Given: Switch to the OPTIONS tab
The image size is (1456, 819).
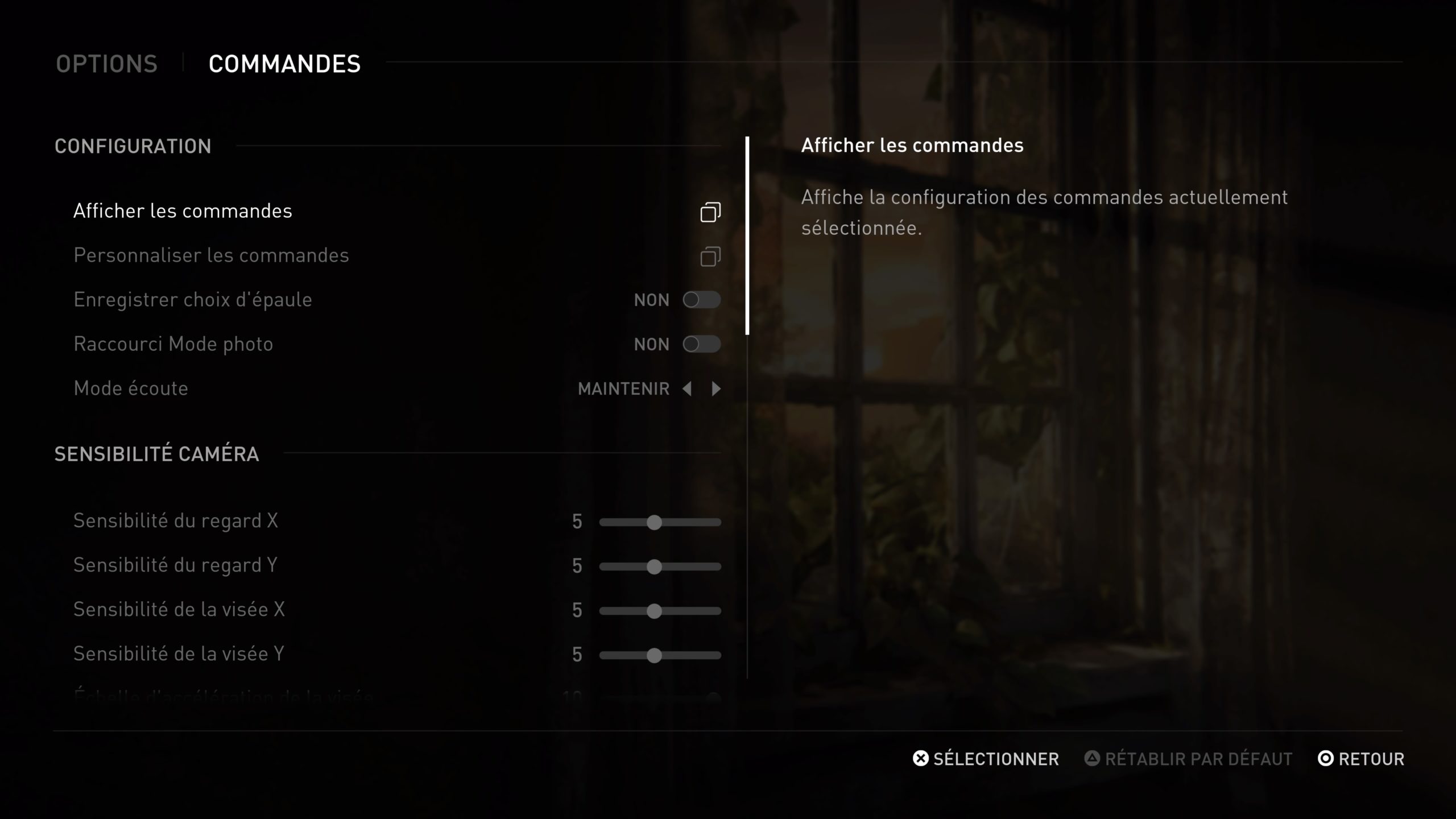Looking at the screenshot, I should click(x=106, y=64).
